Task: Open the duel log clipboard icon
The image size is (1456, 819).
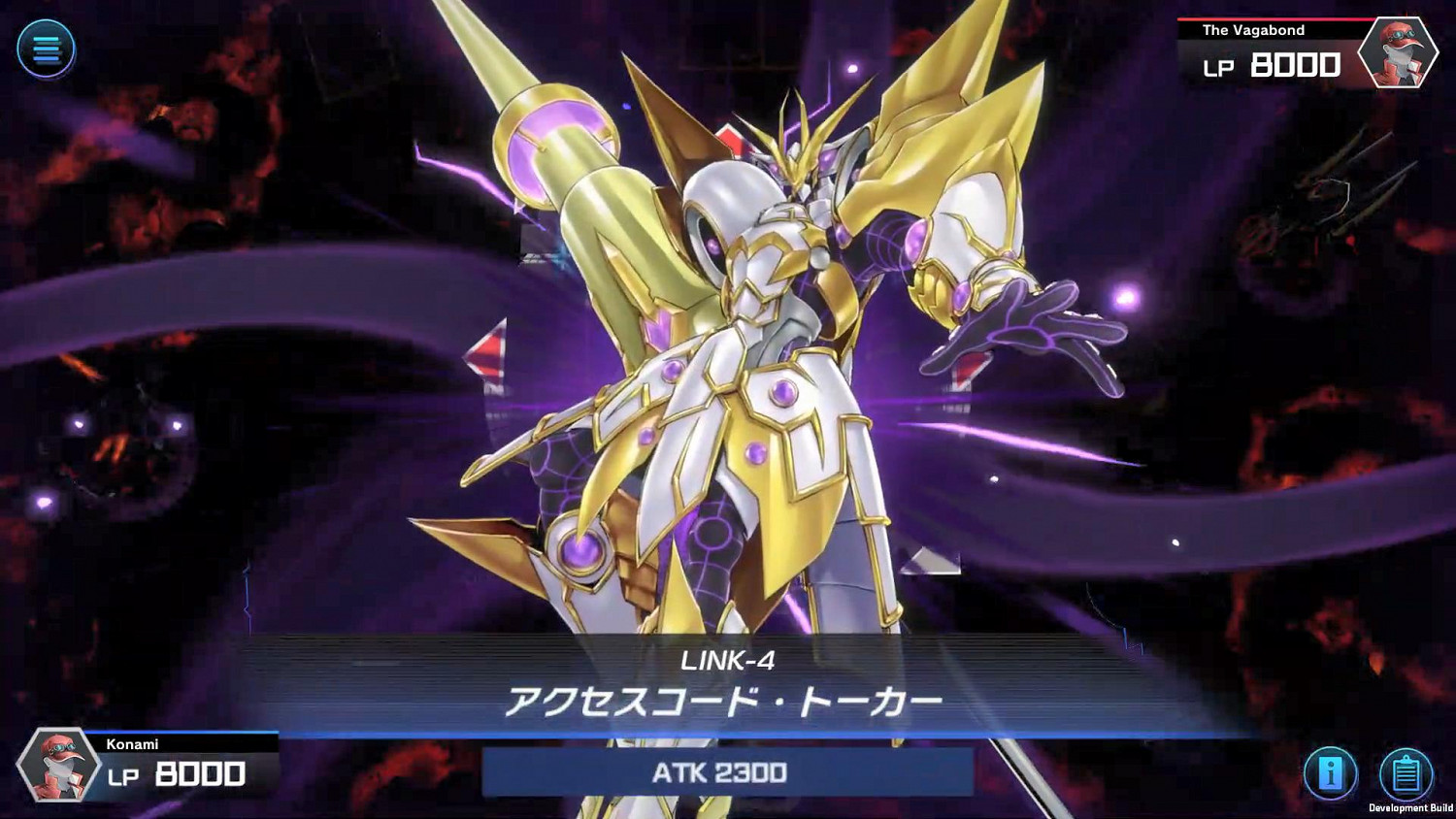Action: [1404, 771]
